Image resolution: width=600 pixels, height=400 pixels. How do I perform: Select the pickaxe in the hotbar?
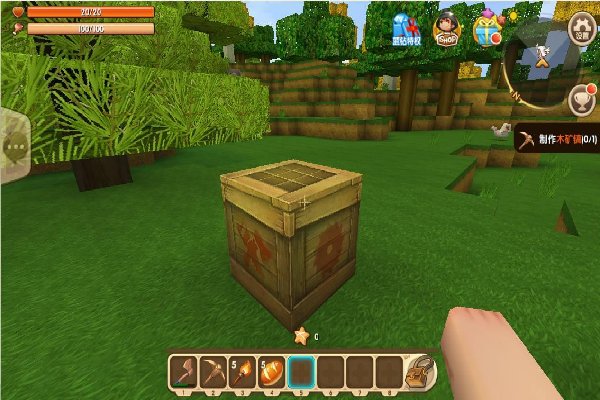[212, 373]
